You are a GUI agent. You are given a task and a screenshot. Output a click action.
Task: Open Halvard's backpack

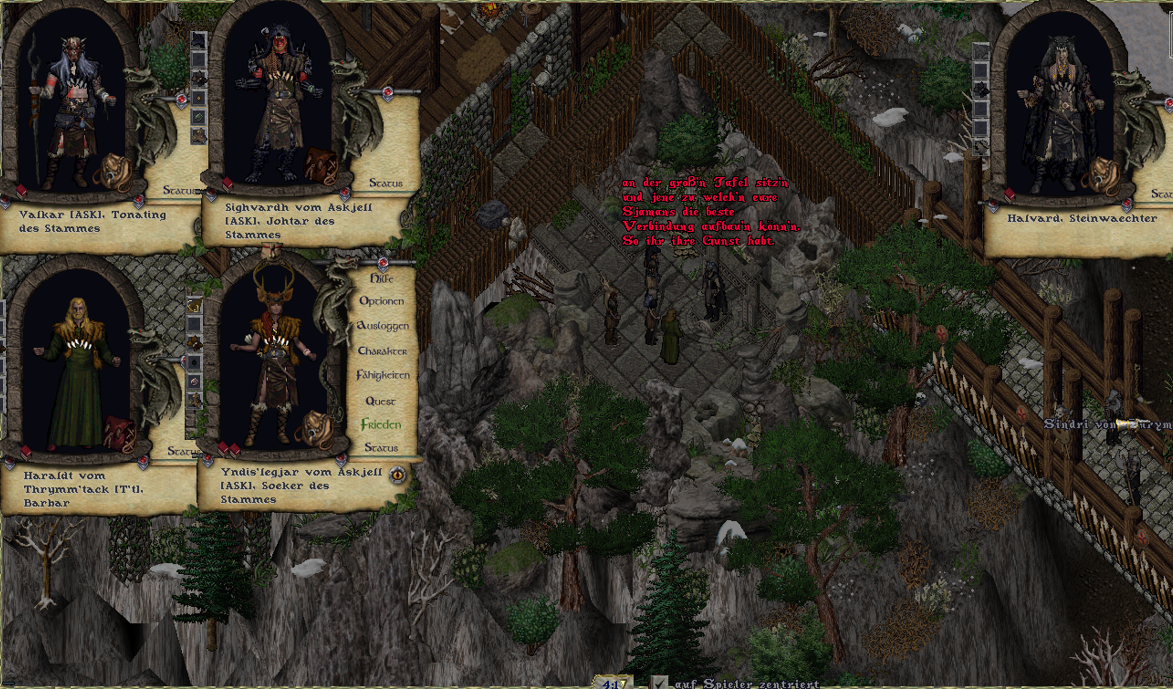tap(1104, 173)
